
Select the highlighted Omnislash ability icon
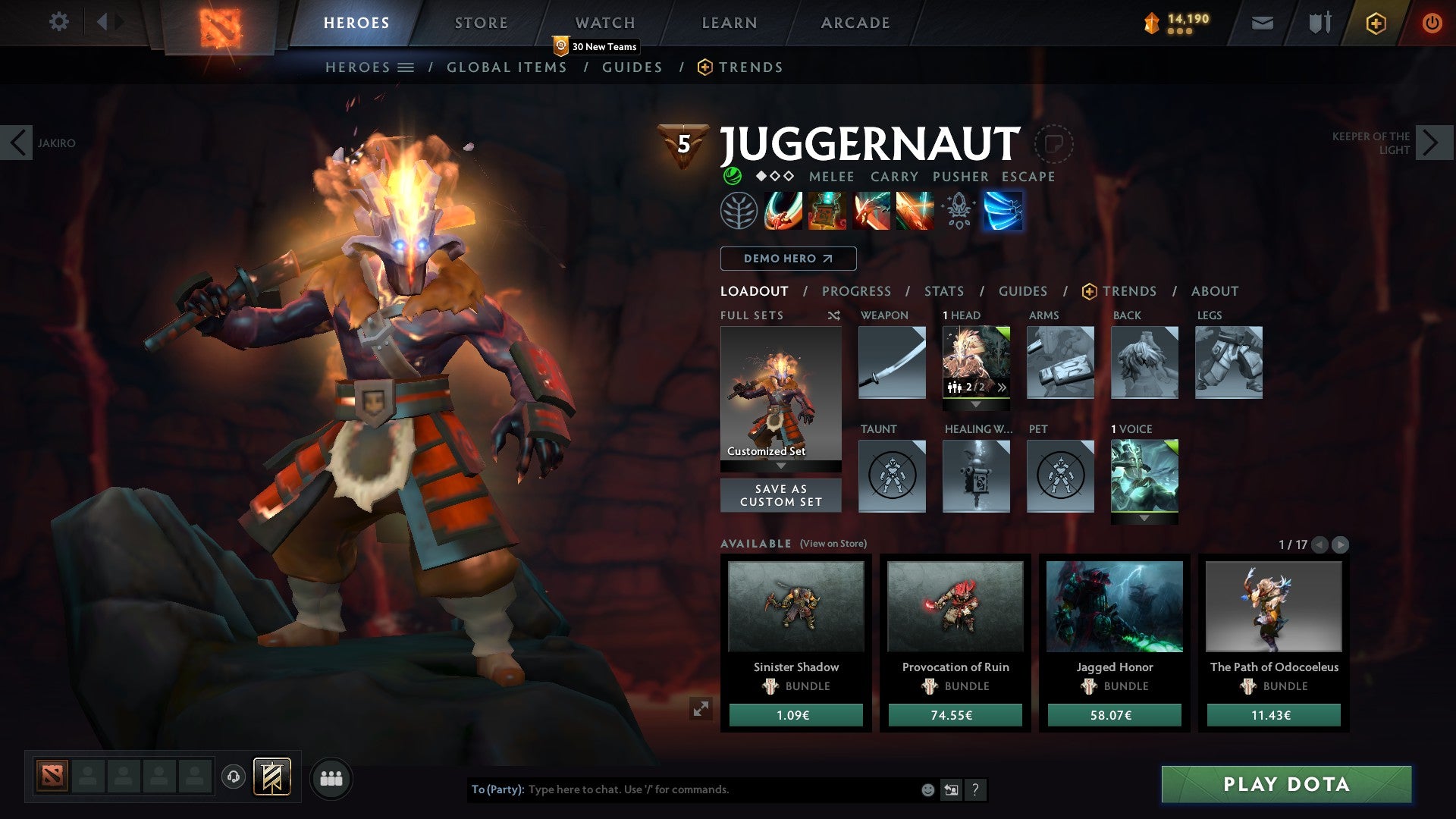(1003, 211)
